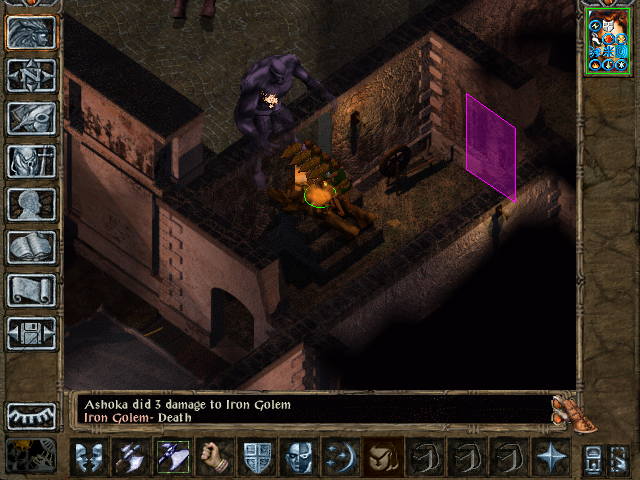This screenshot has height=480, width=640.
Task: Open special abilities with the four-pointed star
Action: 551,456
